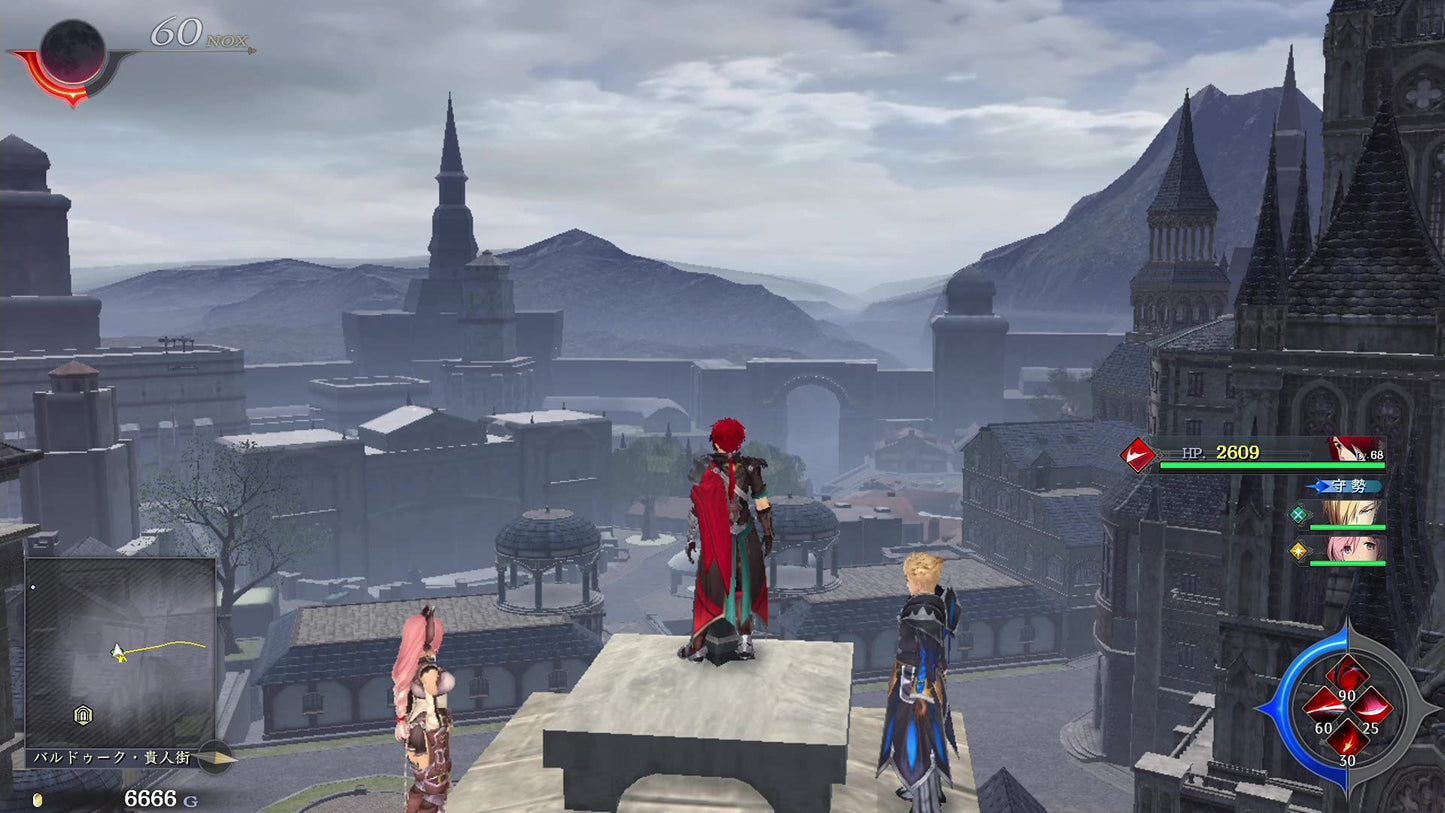Click the pink-haired party member's portrait
Screen dimensions: 1445x813
[1351, 548]
